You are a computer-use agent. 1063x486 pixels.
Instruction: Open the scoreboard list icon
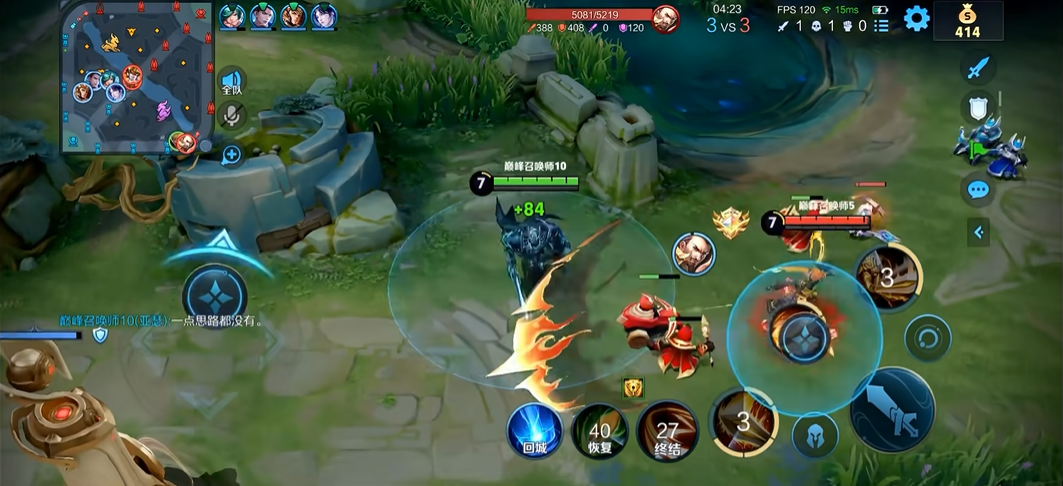(x=881, y=25)
